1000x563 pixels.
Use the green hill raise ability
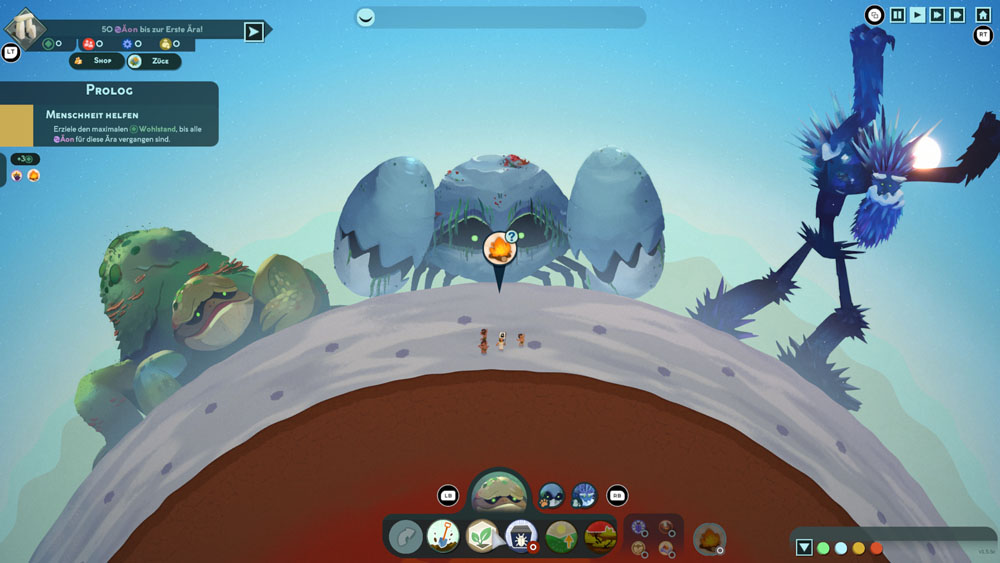[560, 536]
